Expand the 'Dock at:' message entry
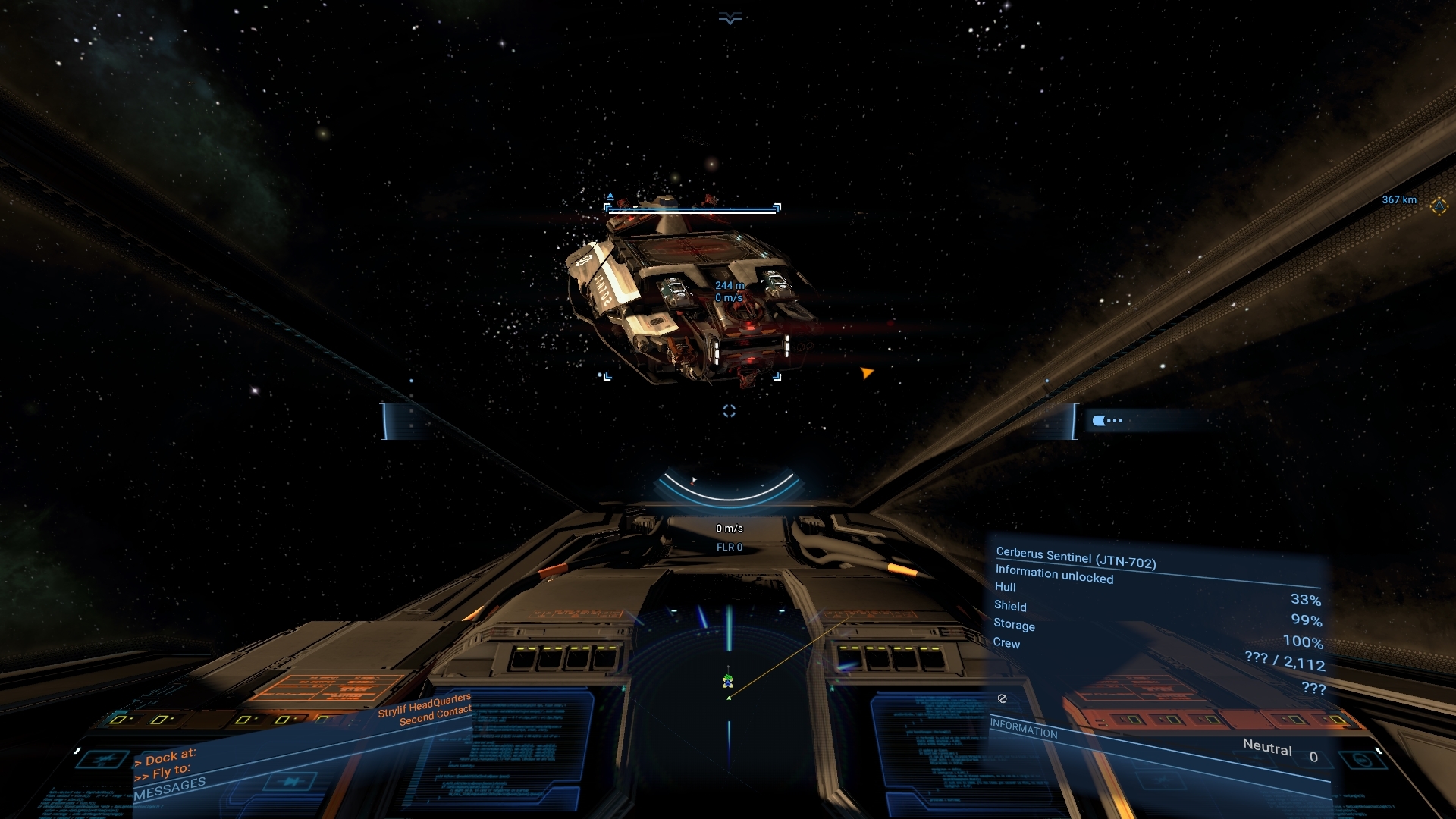This screenshot has height=819, width=1456. point(167,756)
